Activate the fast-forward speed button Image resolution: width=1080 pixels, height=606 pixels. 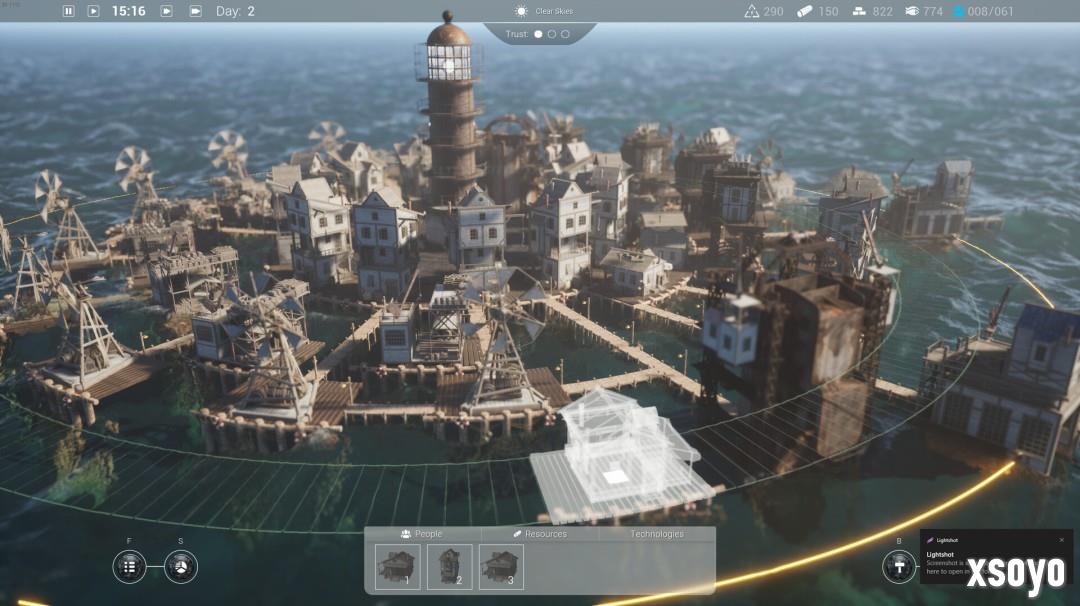click(167, 11)
